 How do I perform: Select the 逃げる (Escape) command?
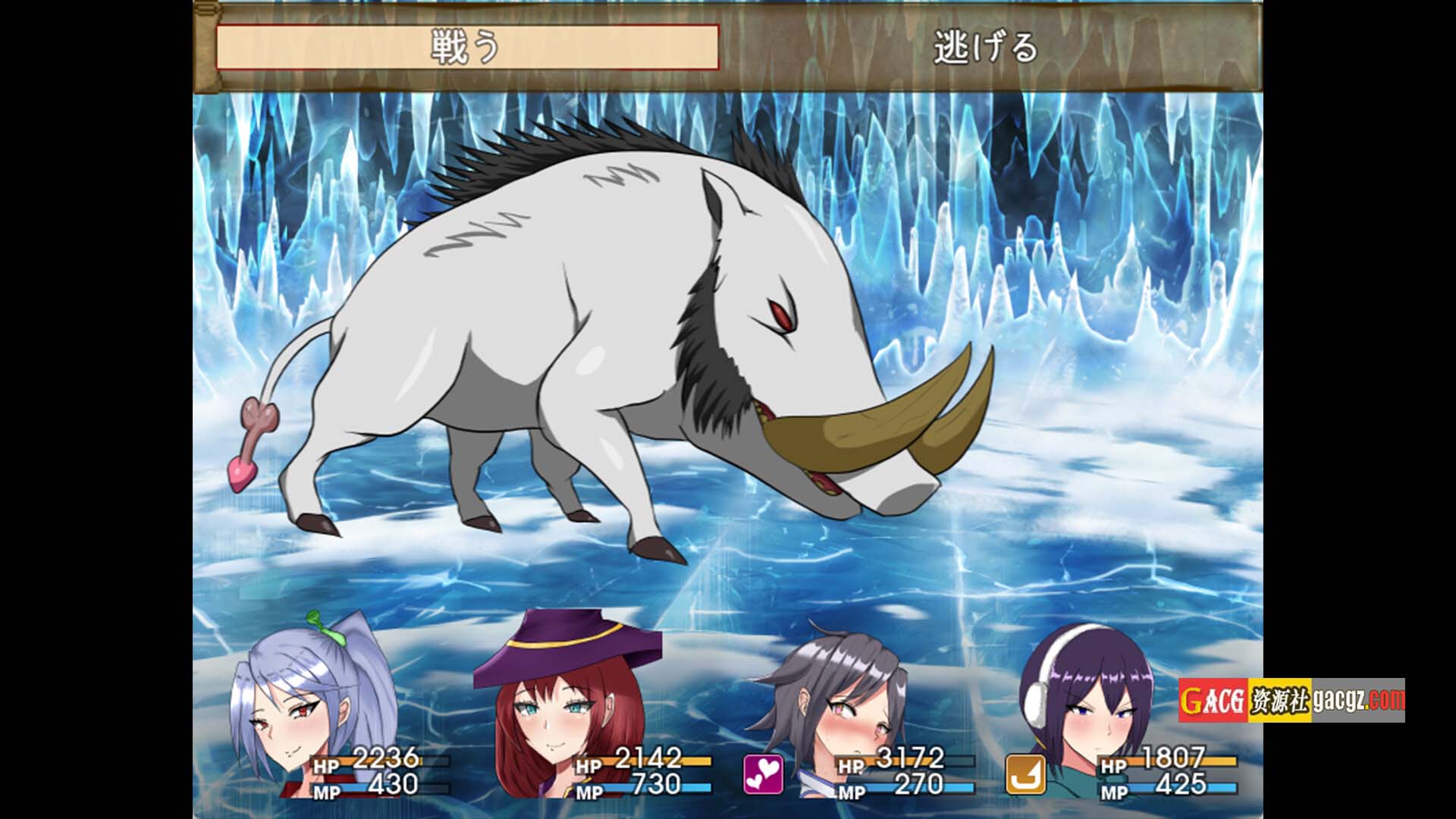[984, 47]
